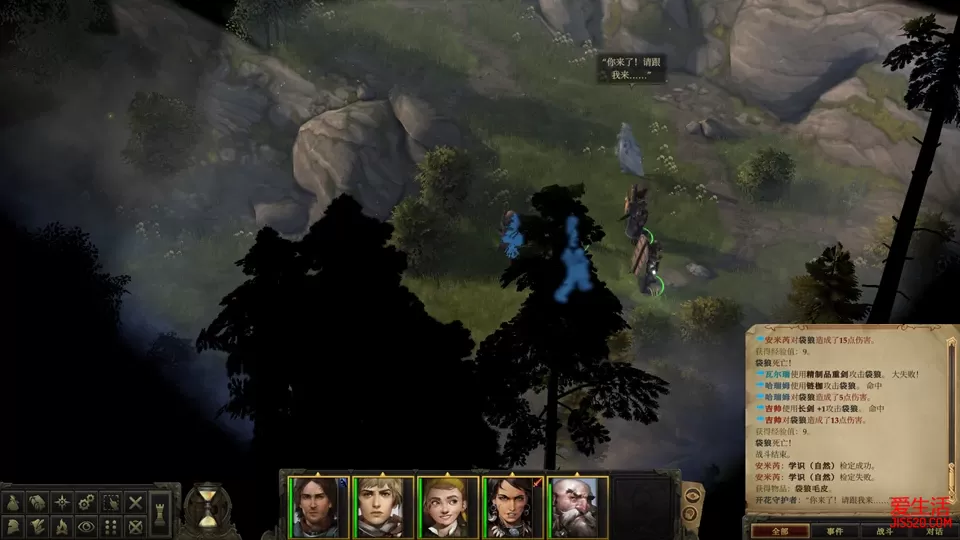960x540 pixels.
Task: Select the dark-haired woman with earrings portrait
Action: tap(512, 506)
